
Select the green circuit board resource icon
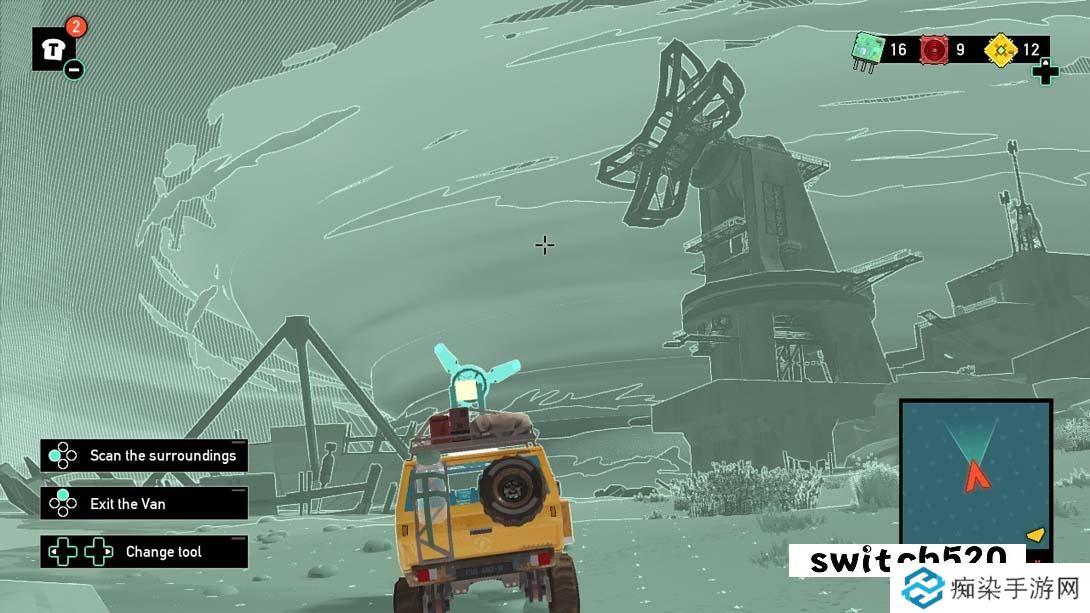[x=865, y=49]
